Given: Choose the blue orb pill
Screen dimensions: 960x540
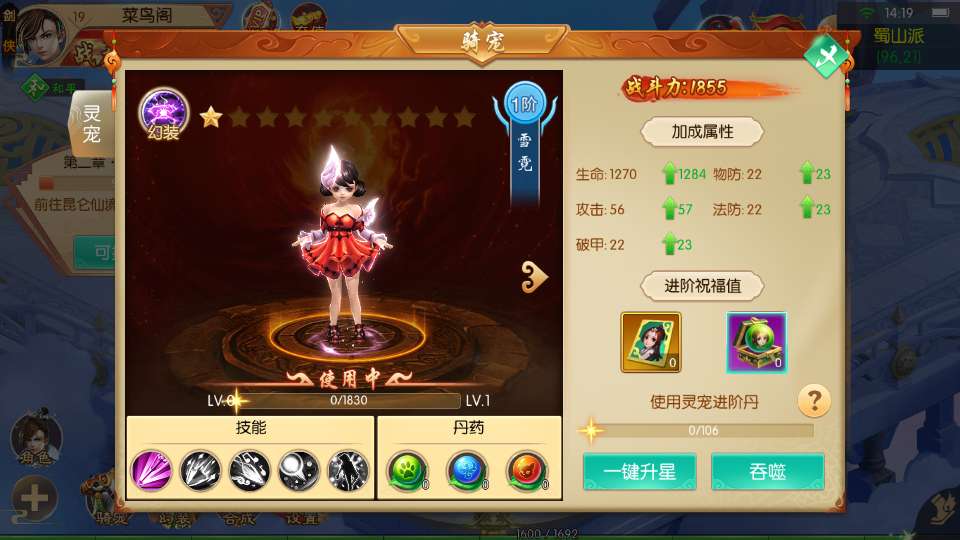Looking at the screenshot, I should 466,470.
